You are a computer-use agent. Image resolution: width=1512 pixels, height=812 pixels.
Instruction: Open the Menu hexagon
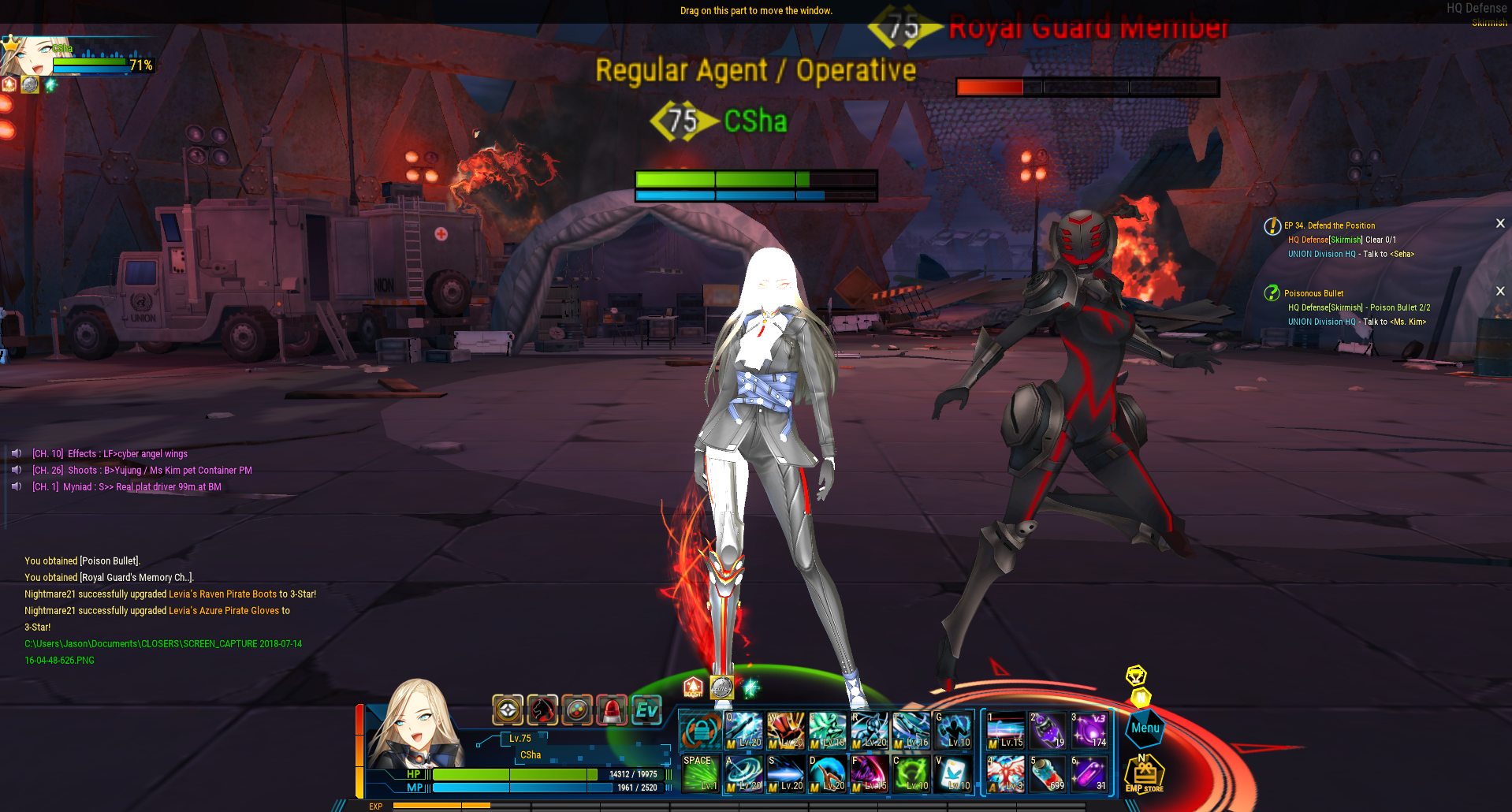pyautogui.click(x=1145, y=728)
